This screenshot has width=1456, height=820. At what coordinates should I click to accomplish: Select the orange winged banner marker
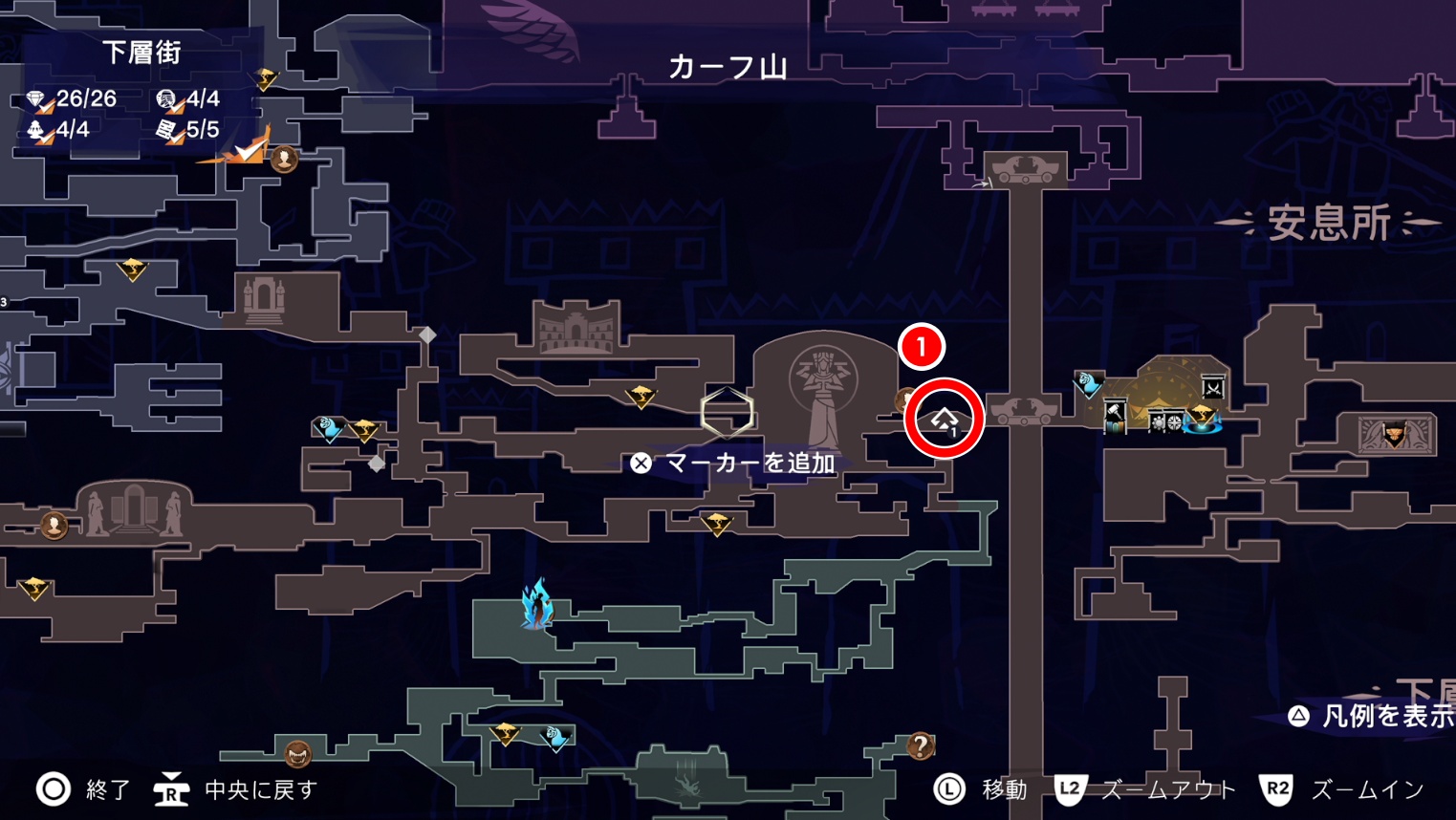[x=1394, y=435]
